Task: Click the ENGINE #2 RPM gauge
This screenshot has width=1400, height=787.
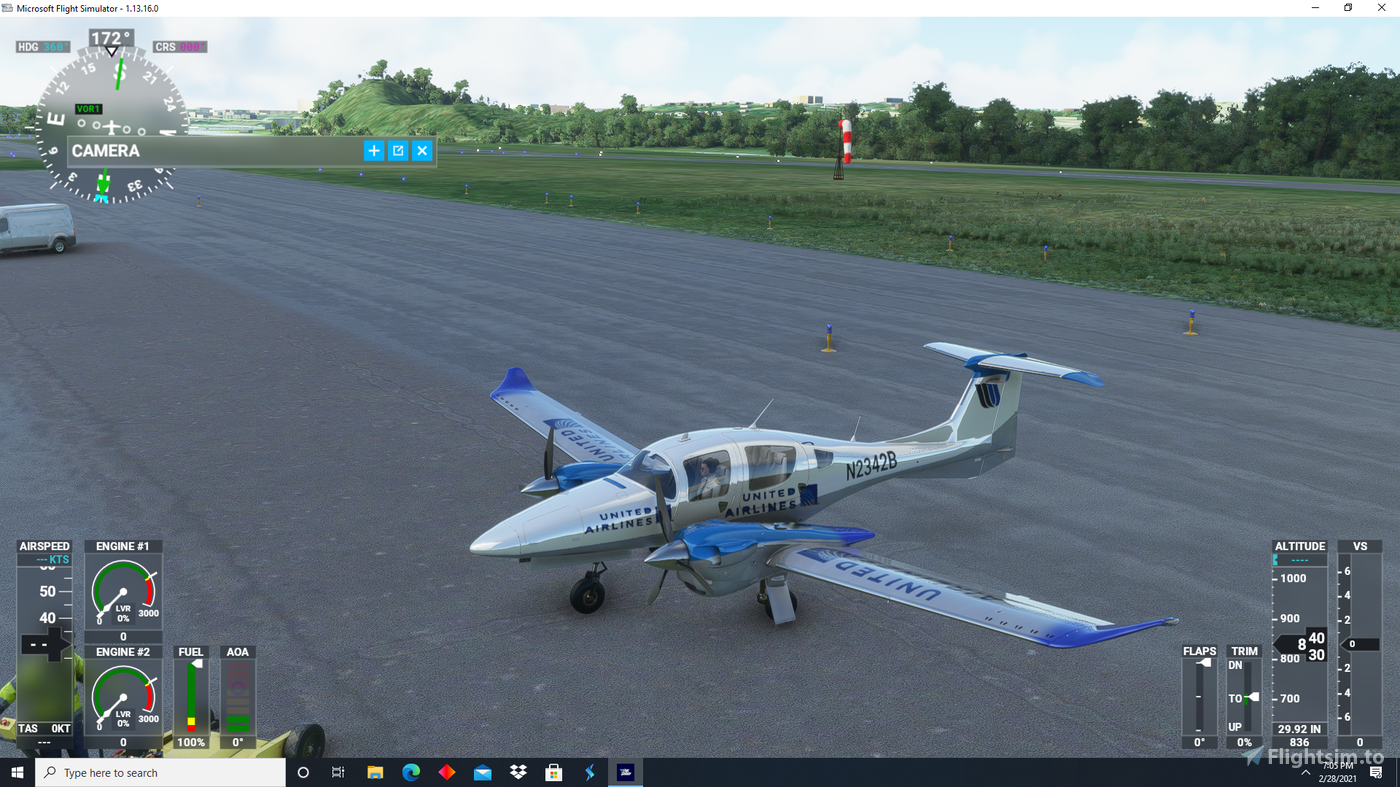Action: click(123, 696)
